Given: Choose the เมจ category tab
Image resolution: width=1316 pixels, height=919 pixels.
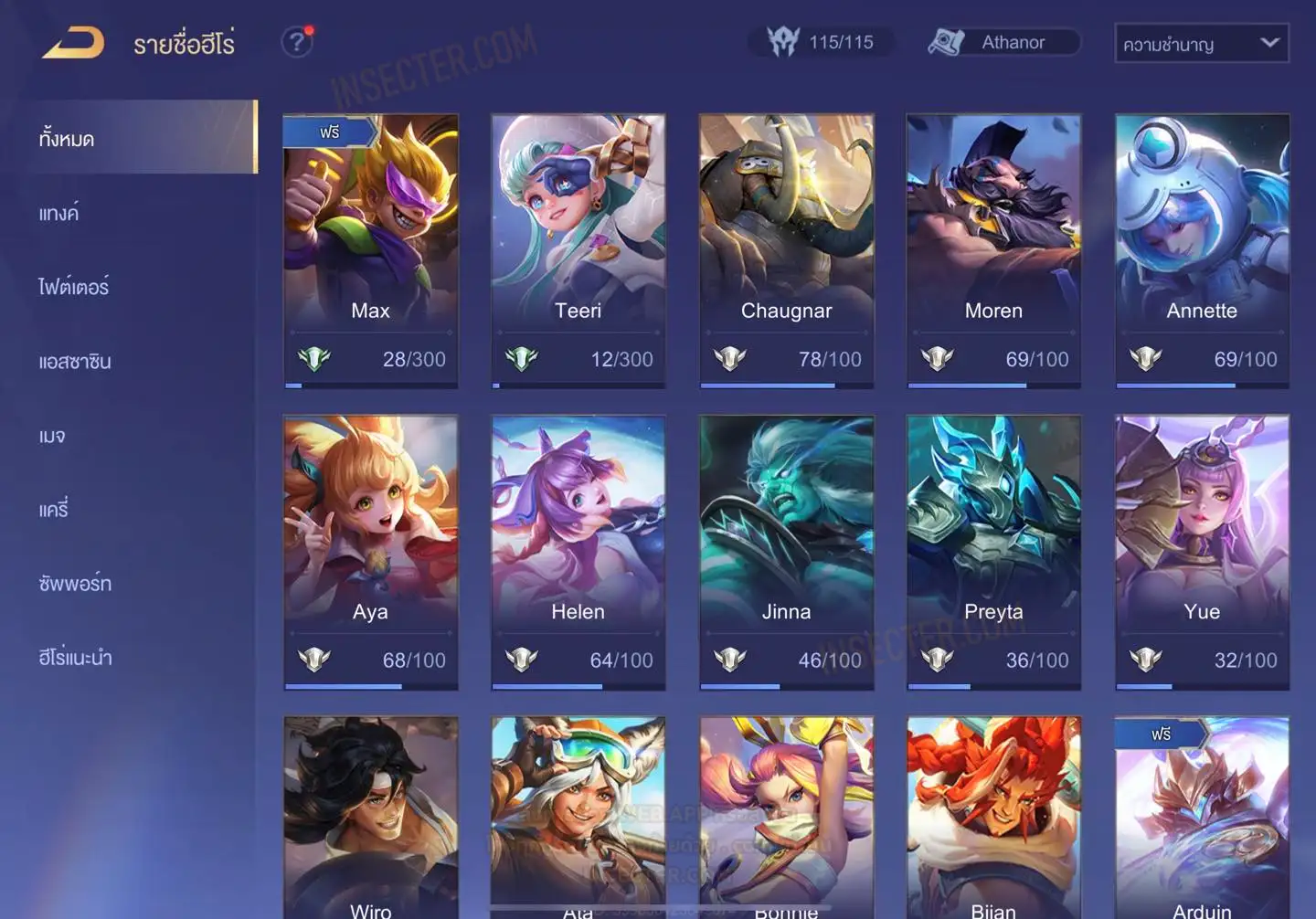Looking at the screenshot, I should 52,436.
